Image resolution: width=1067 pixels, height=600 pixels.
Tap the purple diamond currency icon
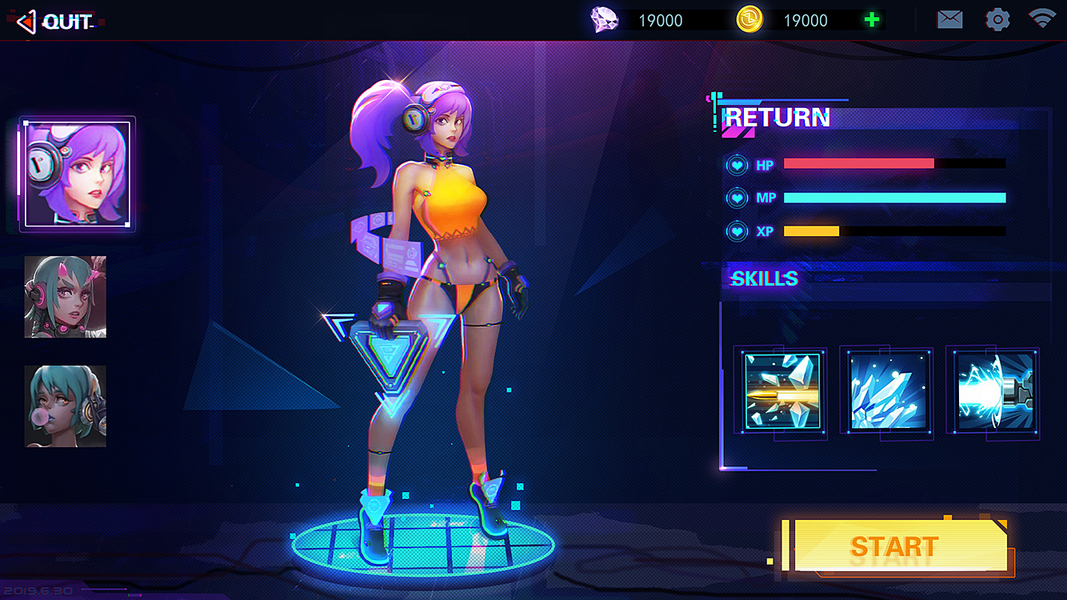click(605, 19)
